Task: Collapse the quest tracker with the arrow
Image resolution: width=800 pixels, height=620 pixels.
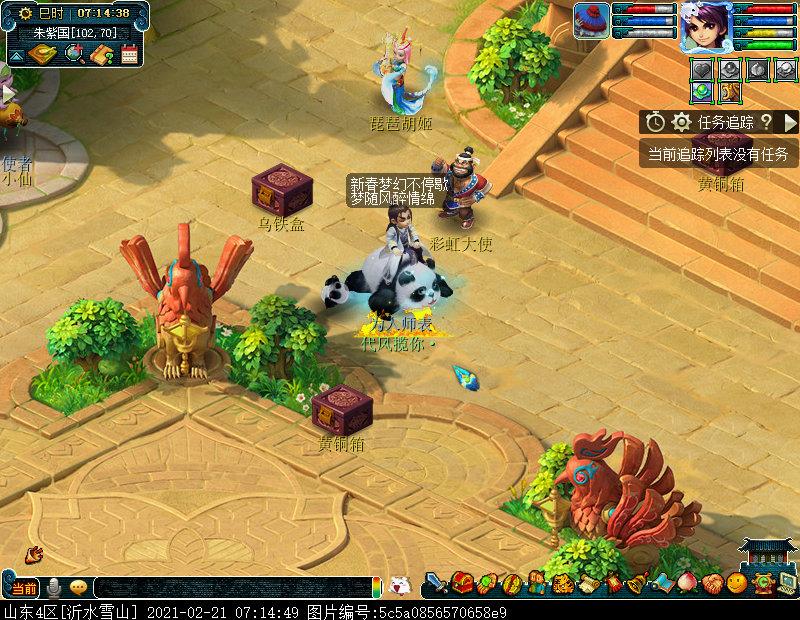Action: point(790,122)
